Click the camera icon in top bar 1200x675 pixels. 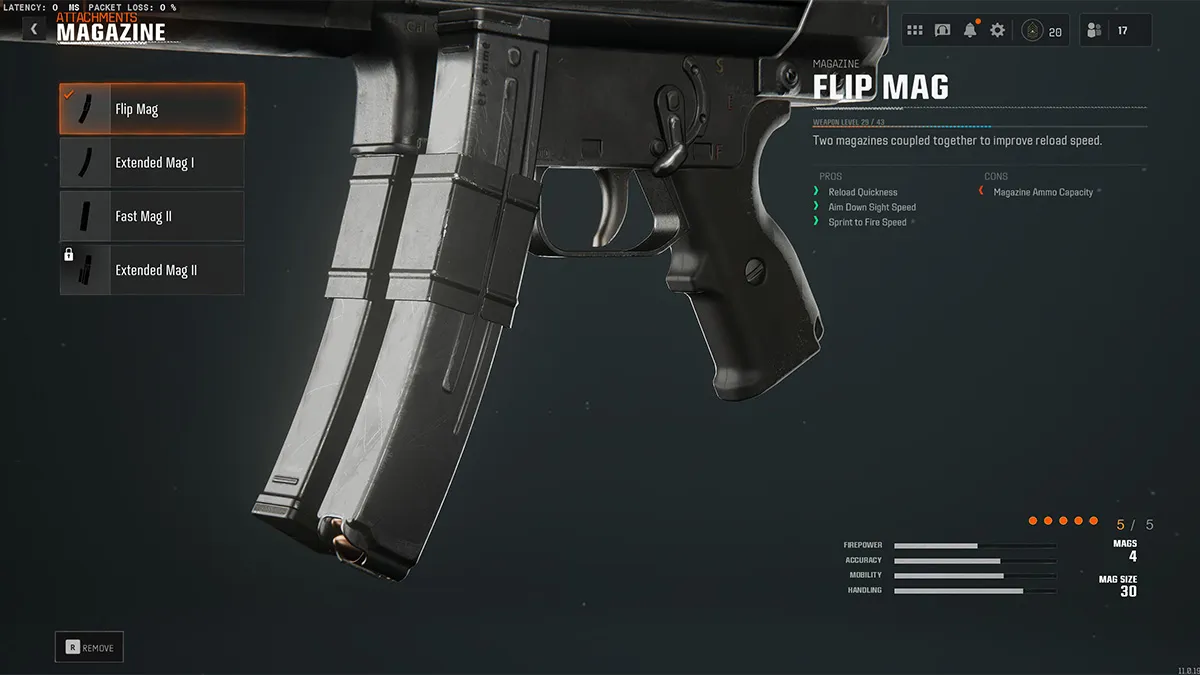pos(942,31)
